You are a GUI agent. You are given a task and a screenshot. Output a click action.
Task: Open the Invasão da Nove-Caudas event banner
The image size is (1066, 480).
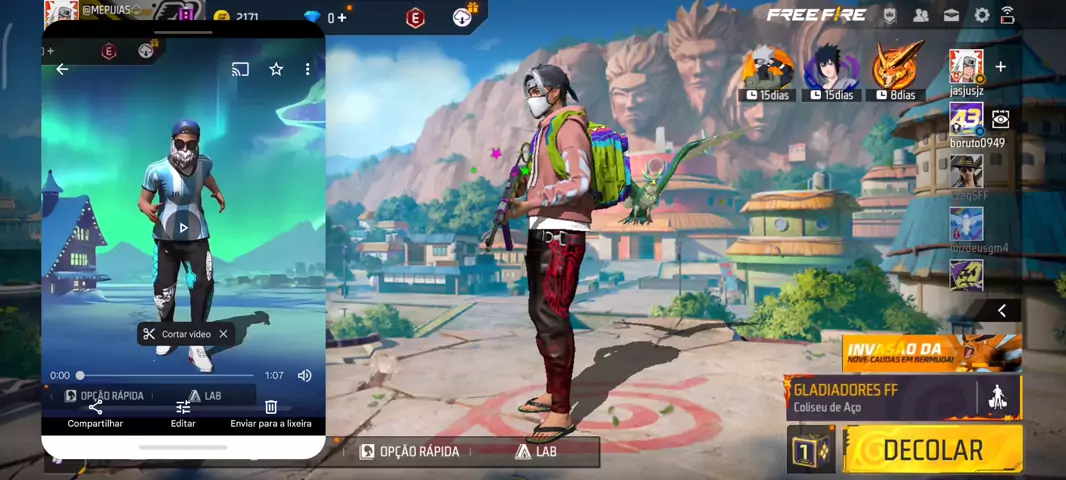[931, 353]
